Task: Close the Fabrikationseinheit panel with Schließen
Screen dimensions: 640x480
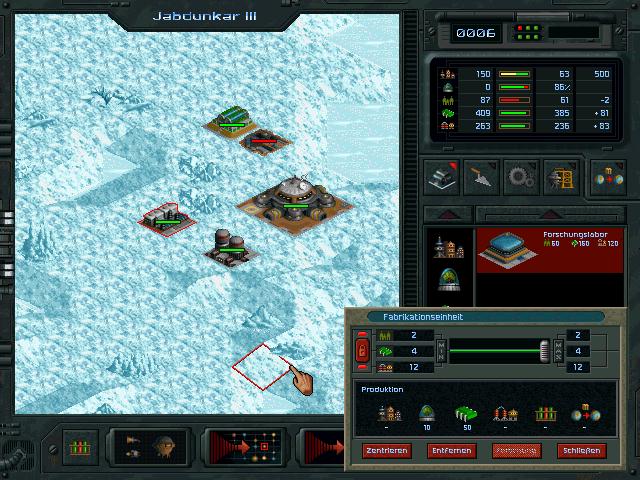Action: point(582,451)
